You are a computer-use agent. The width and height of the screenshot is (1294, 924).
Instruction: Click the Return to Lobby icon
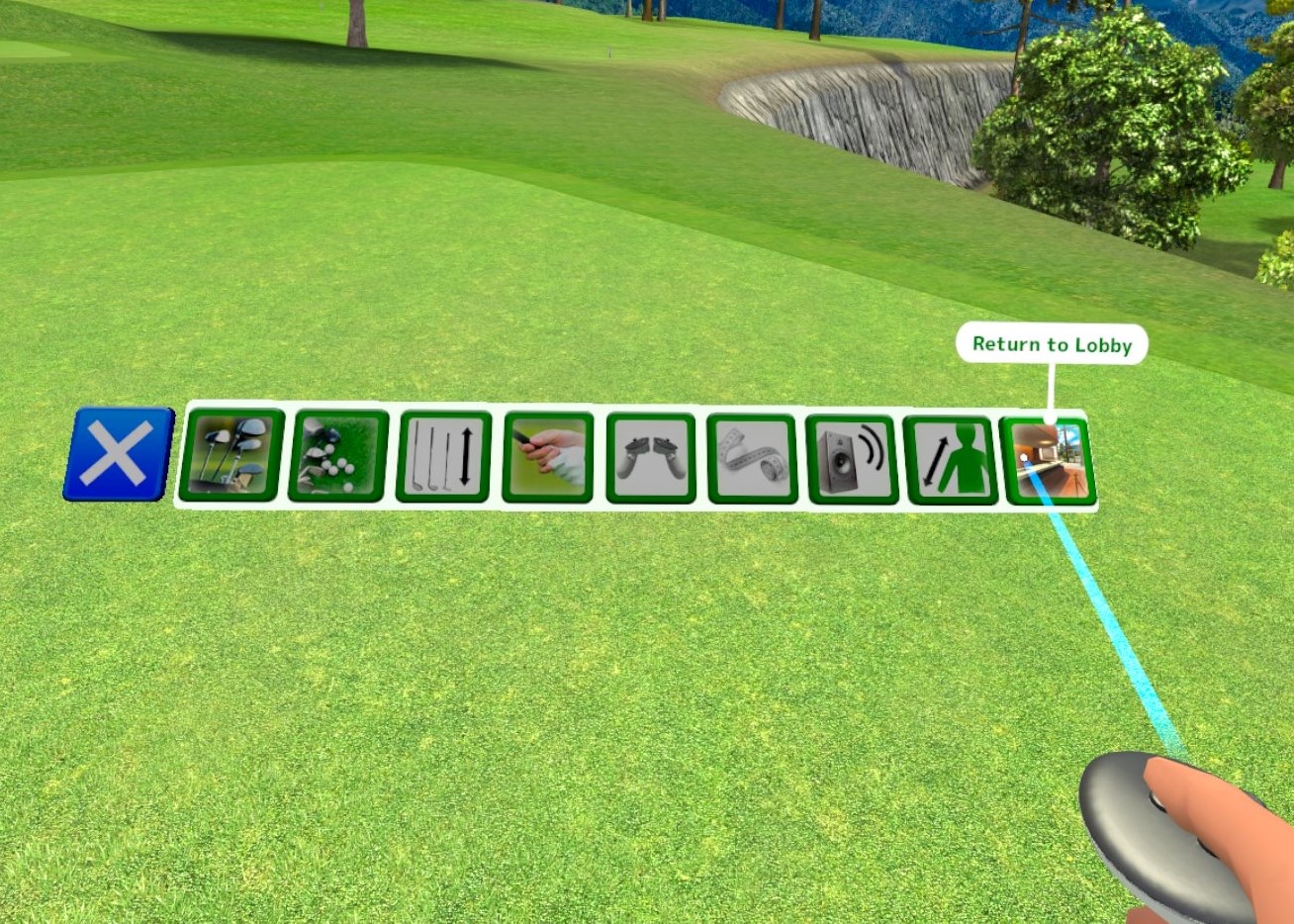(1048, 461)
